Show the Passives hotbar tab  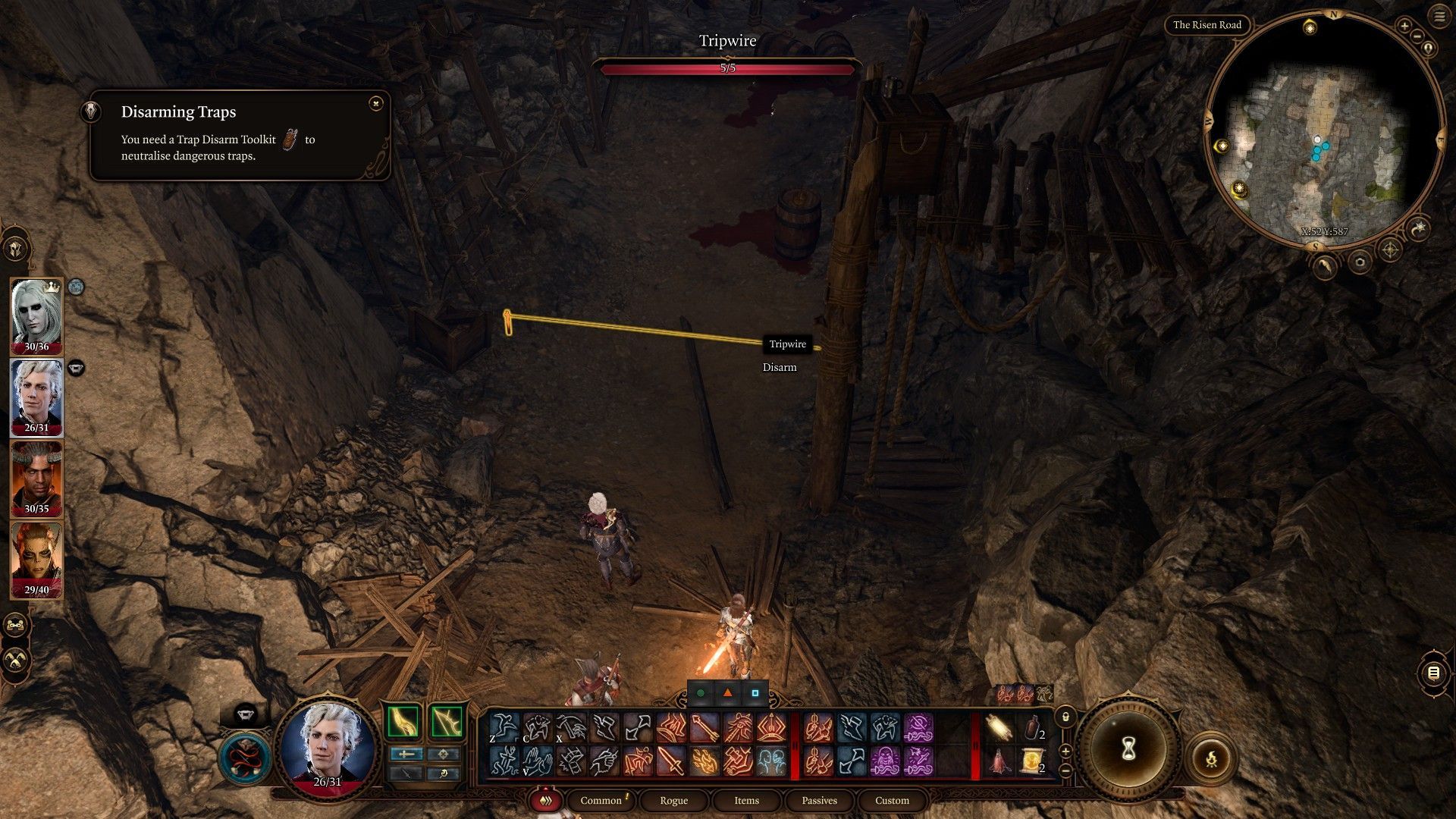coord(819,800)
